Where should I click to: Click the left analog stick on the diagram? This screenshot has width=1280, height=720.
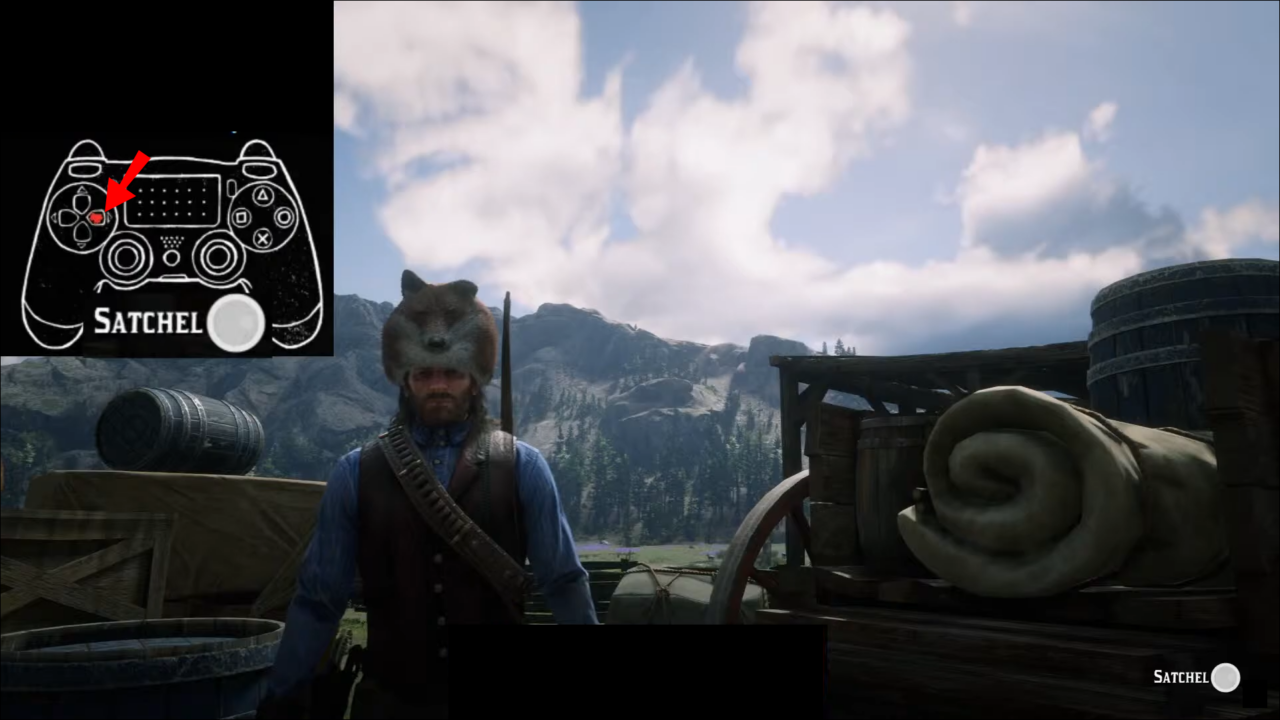(x=127, y=258)
